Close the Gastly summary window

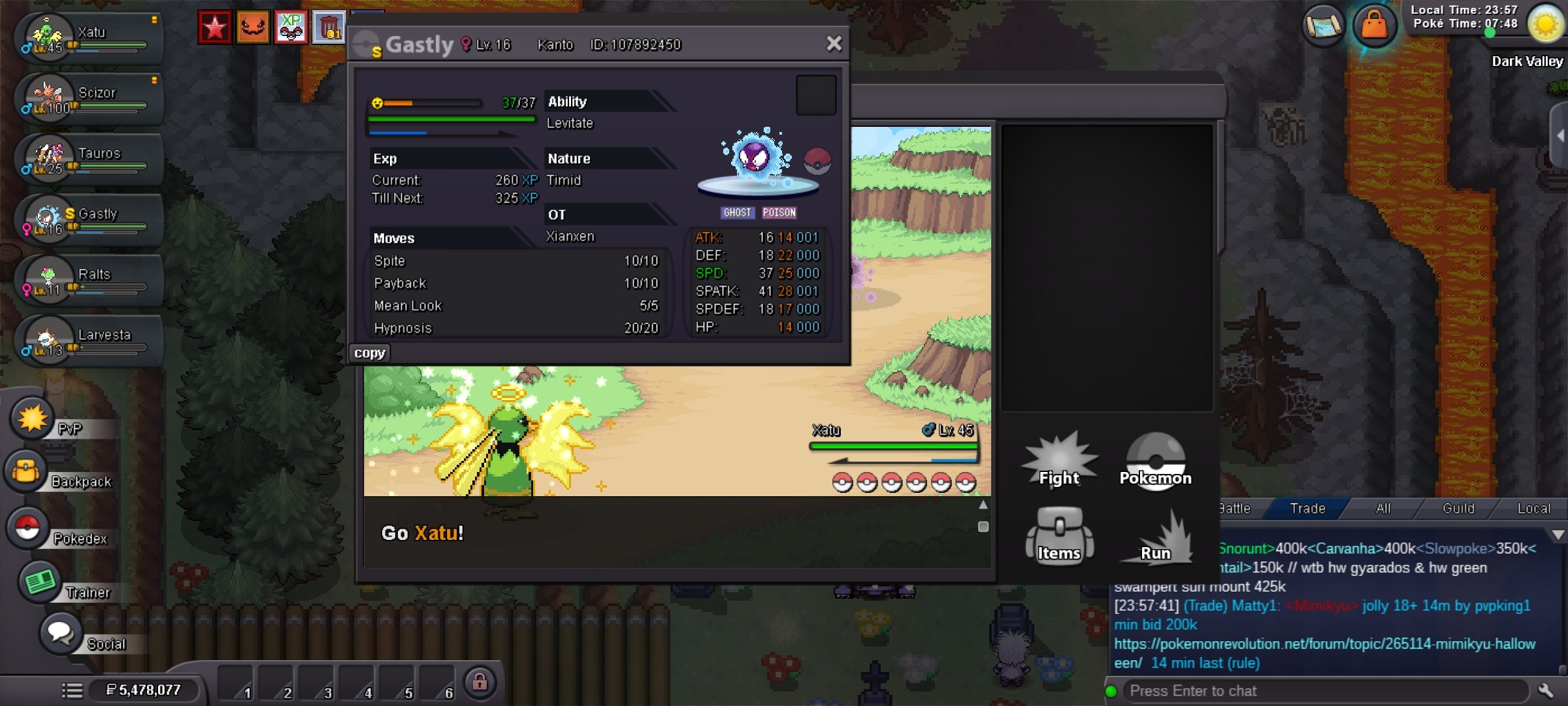click(x=834, y=44)
